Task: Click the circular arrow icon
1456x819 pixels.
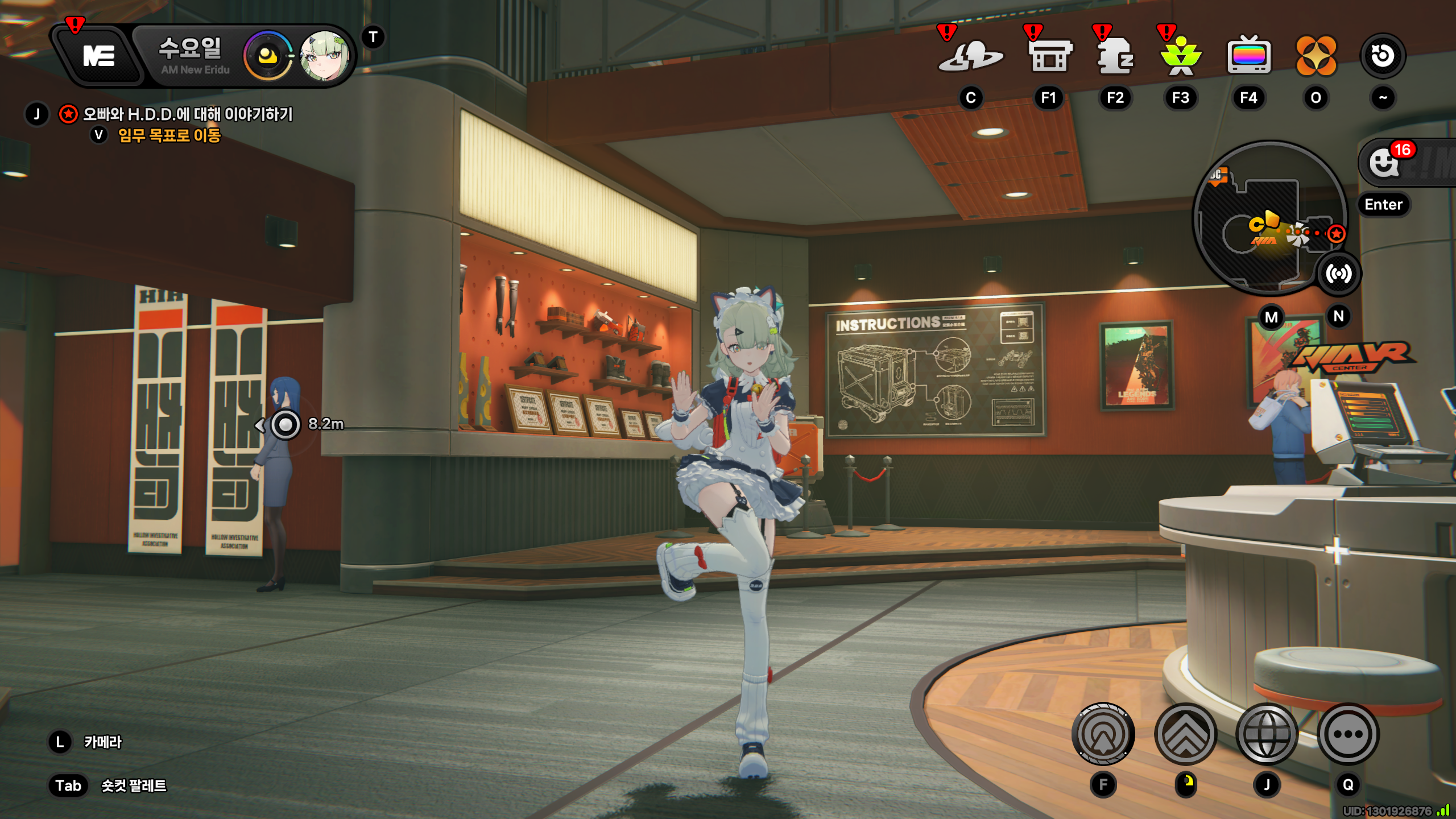Action: tap(1383, 56)
